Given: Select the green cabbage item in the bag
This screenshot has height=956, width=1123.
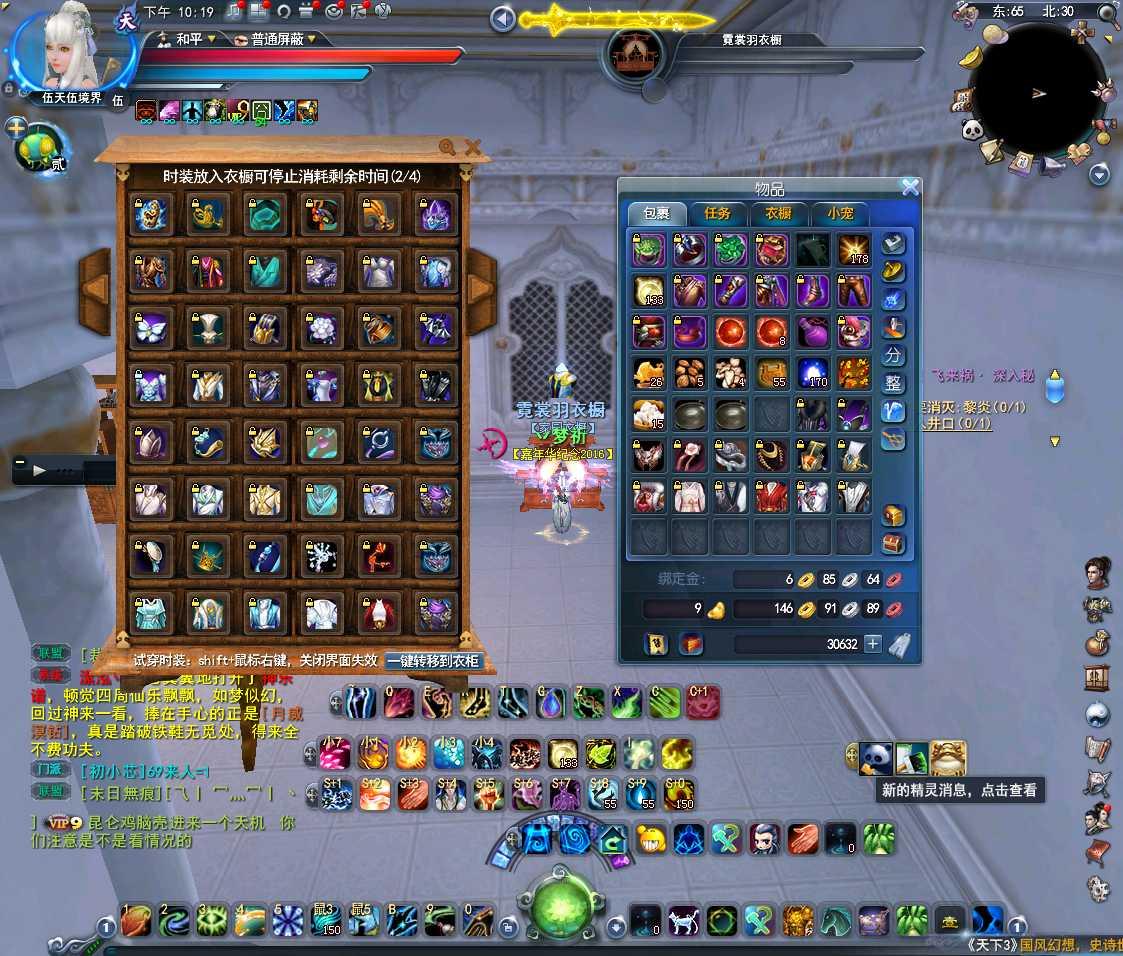Looking at the screenshot, I should point(731,250).
